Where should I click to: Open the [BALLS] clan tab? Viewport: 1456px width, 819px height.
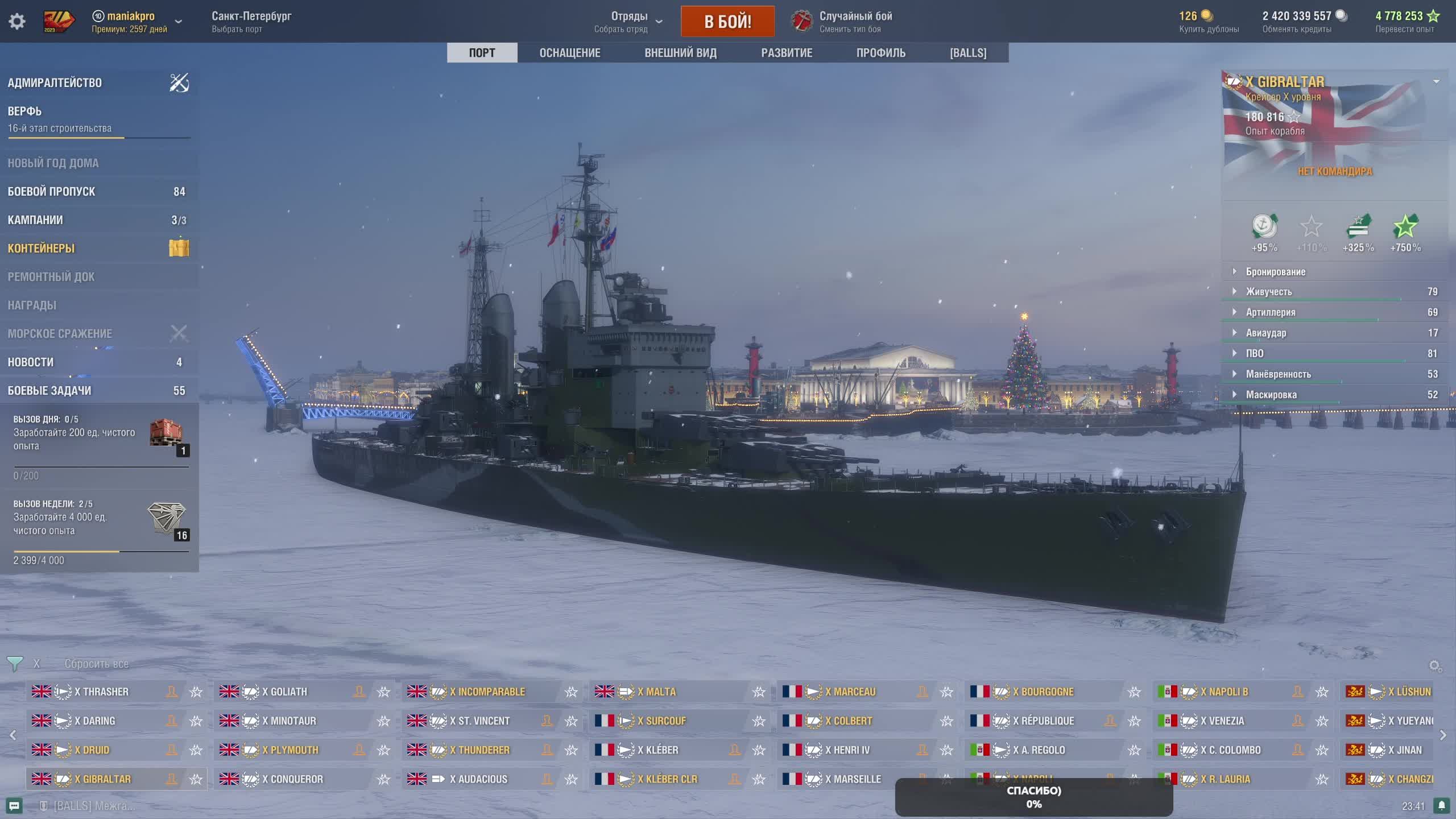click(x=968, y=53)
